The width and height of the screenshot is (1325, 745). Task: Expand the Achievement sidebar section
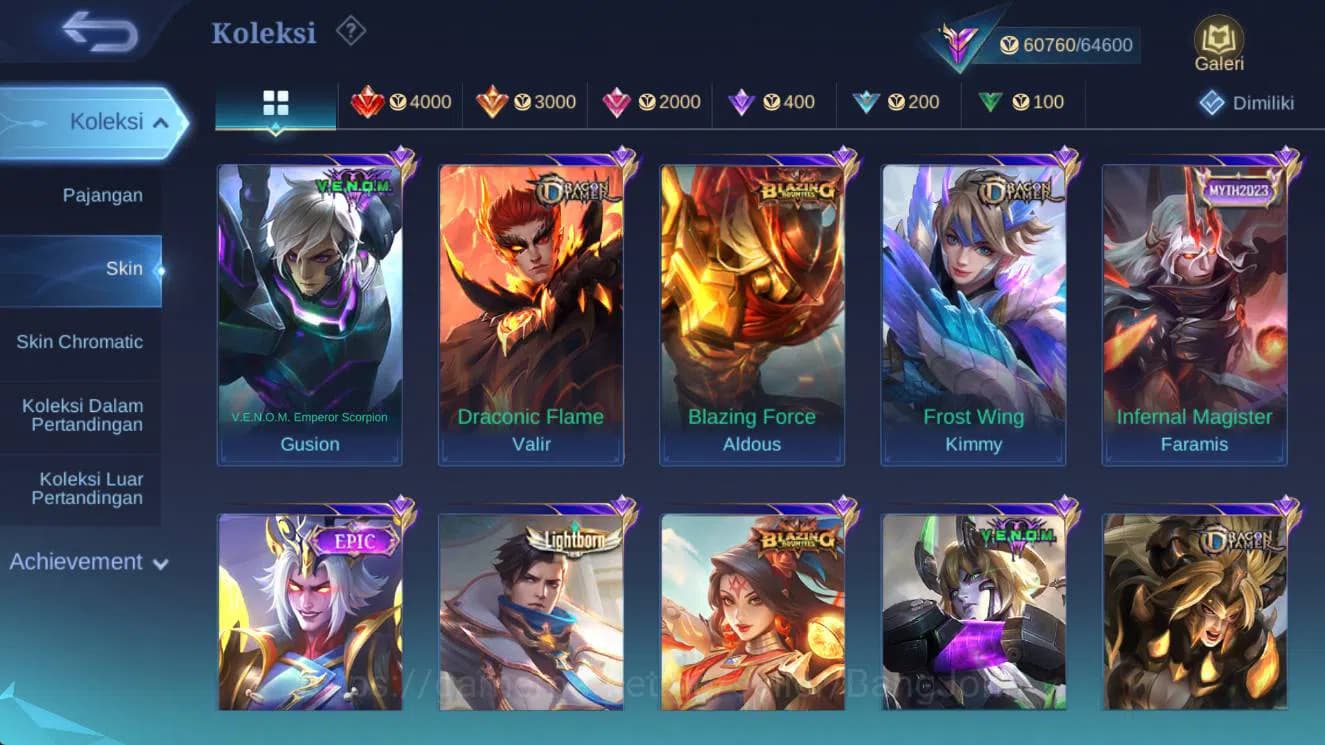click(86, 561)
